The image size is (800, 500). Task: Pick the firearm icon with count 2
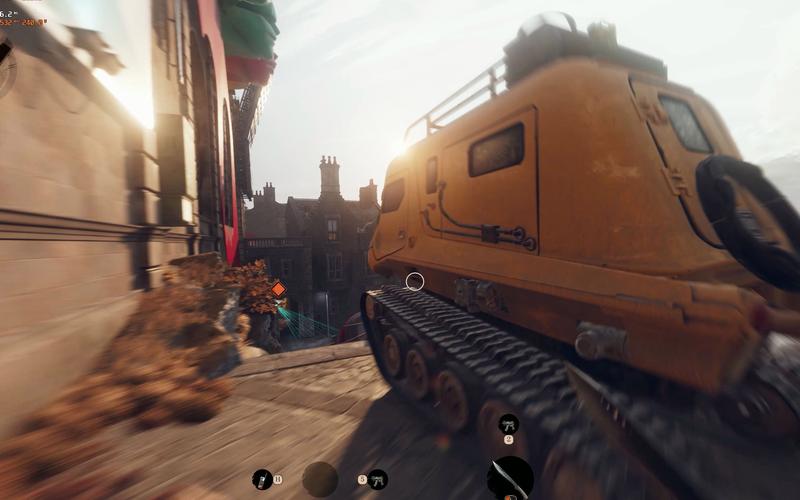point(508,423)
